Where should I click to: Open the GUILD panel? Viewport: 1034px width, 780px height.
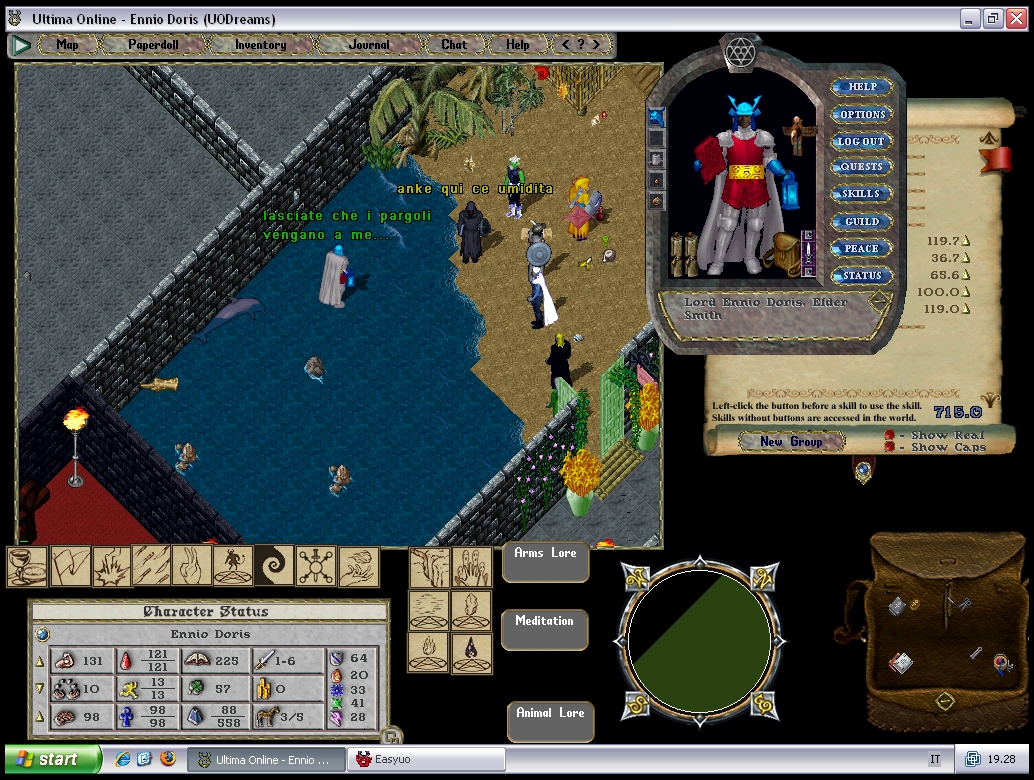coord(861,222)
